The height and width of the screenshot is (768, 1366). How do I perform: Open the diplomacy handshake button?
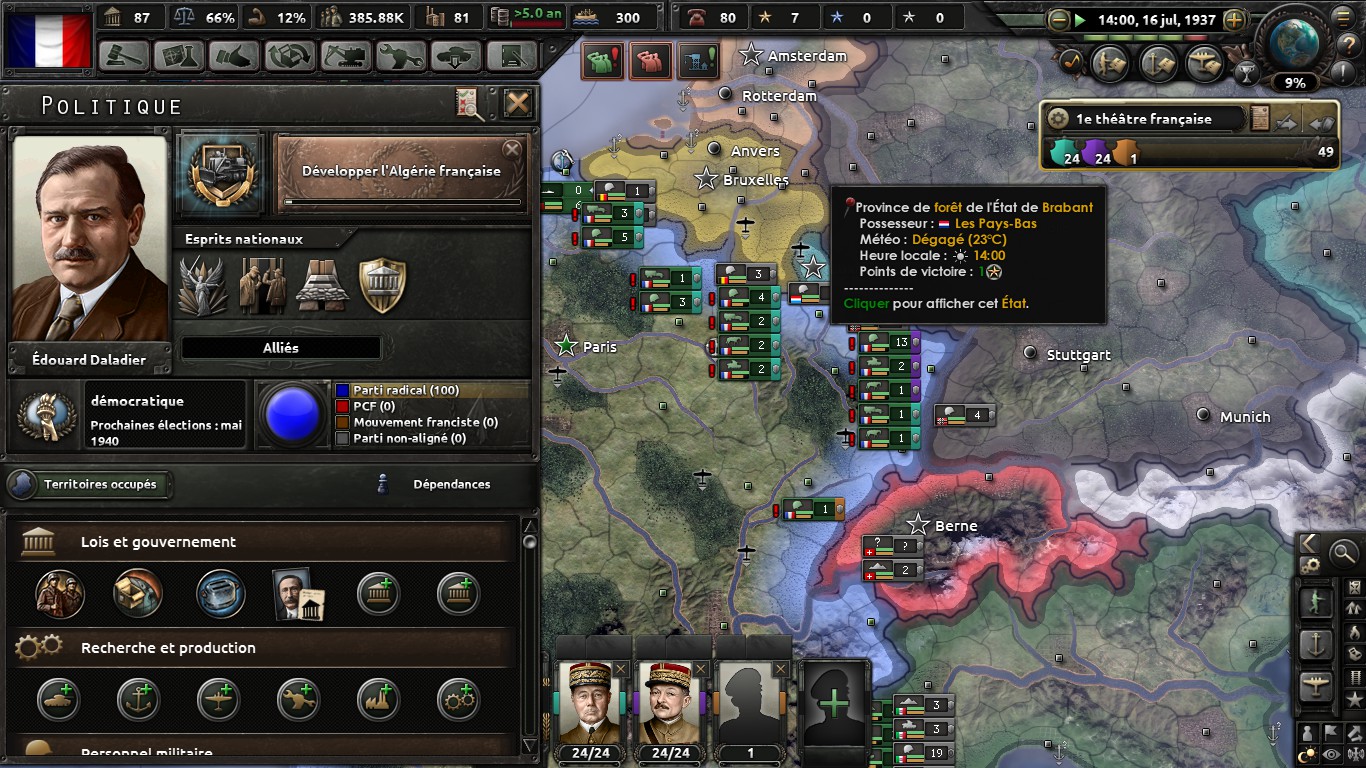(234, 56)
